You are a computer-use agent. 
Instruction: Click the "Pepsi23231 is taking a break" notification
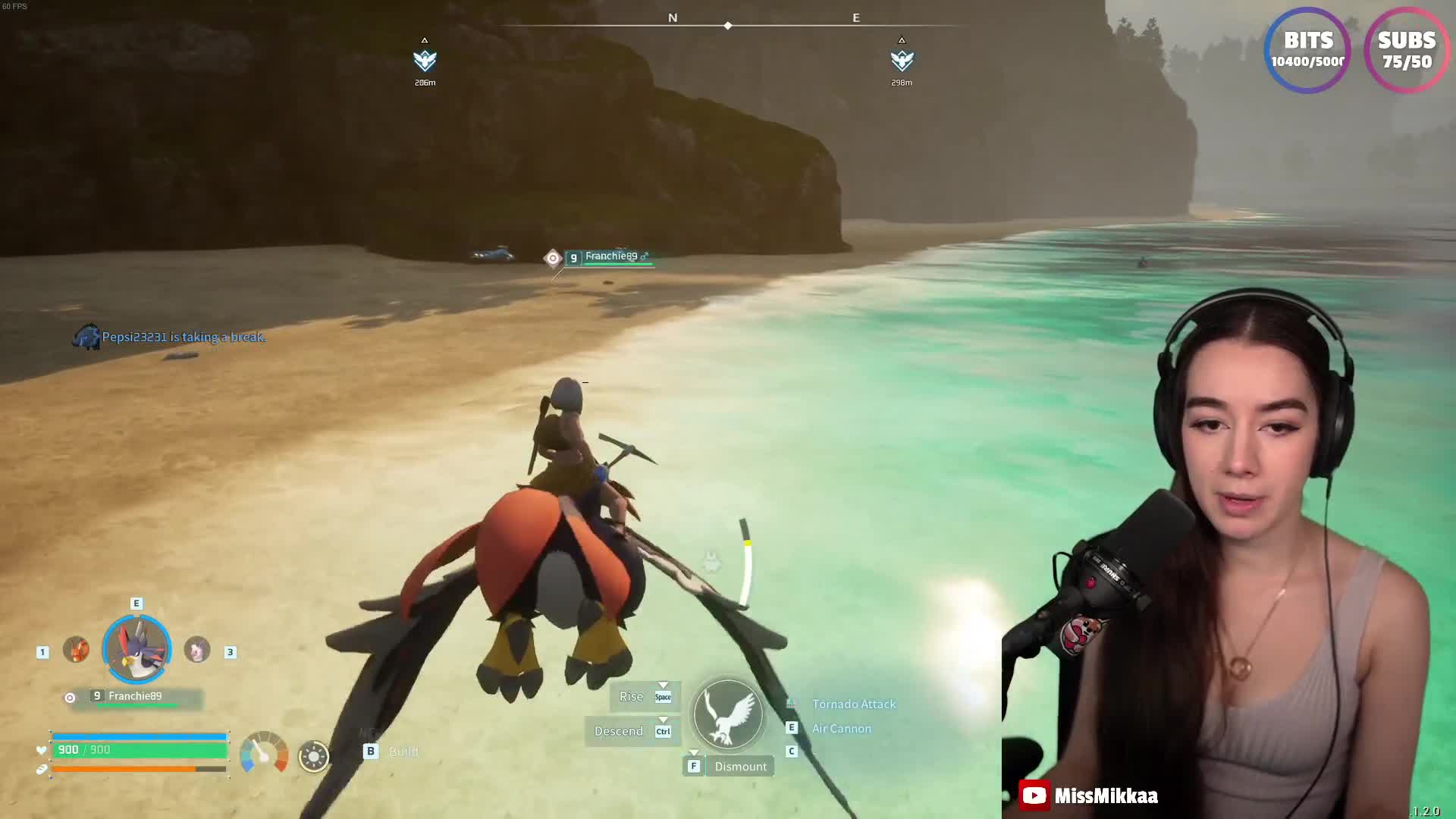click(183, 337)
